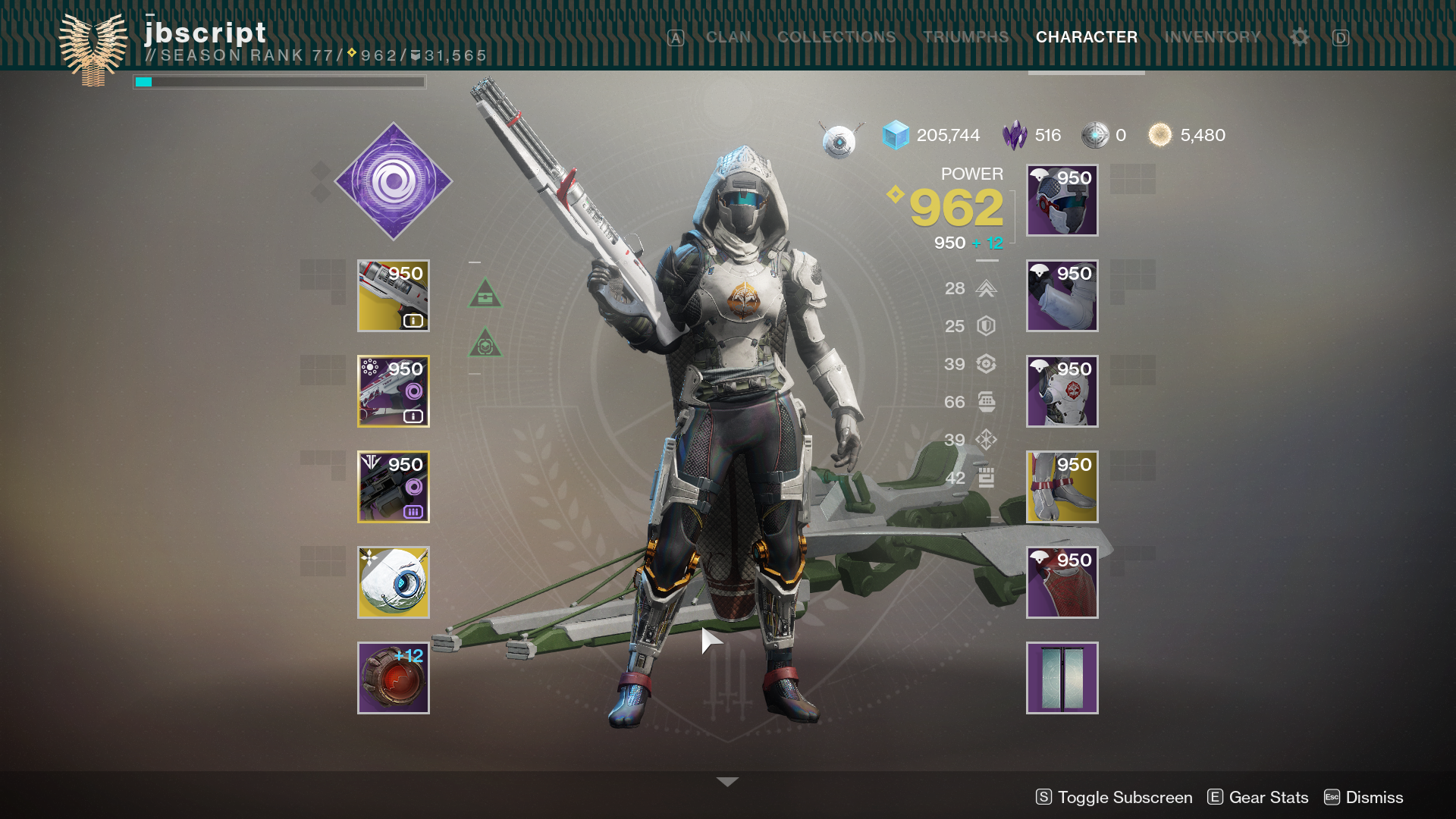Open the Collections tab
1456x819 pixels.
tap(836, 37)
